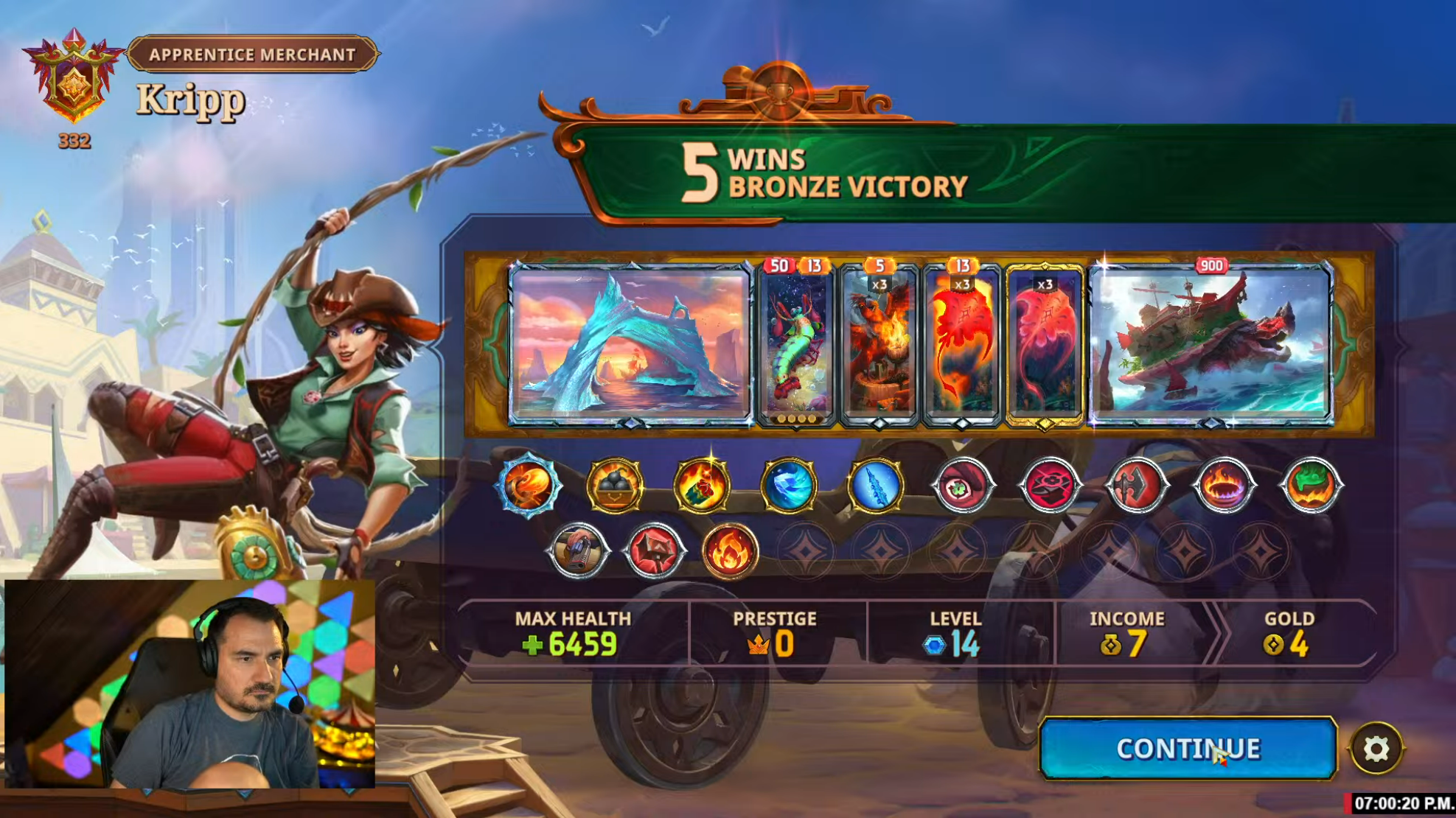Select the phoenix item card

[x=879, y=344]
